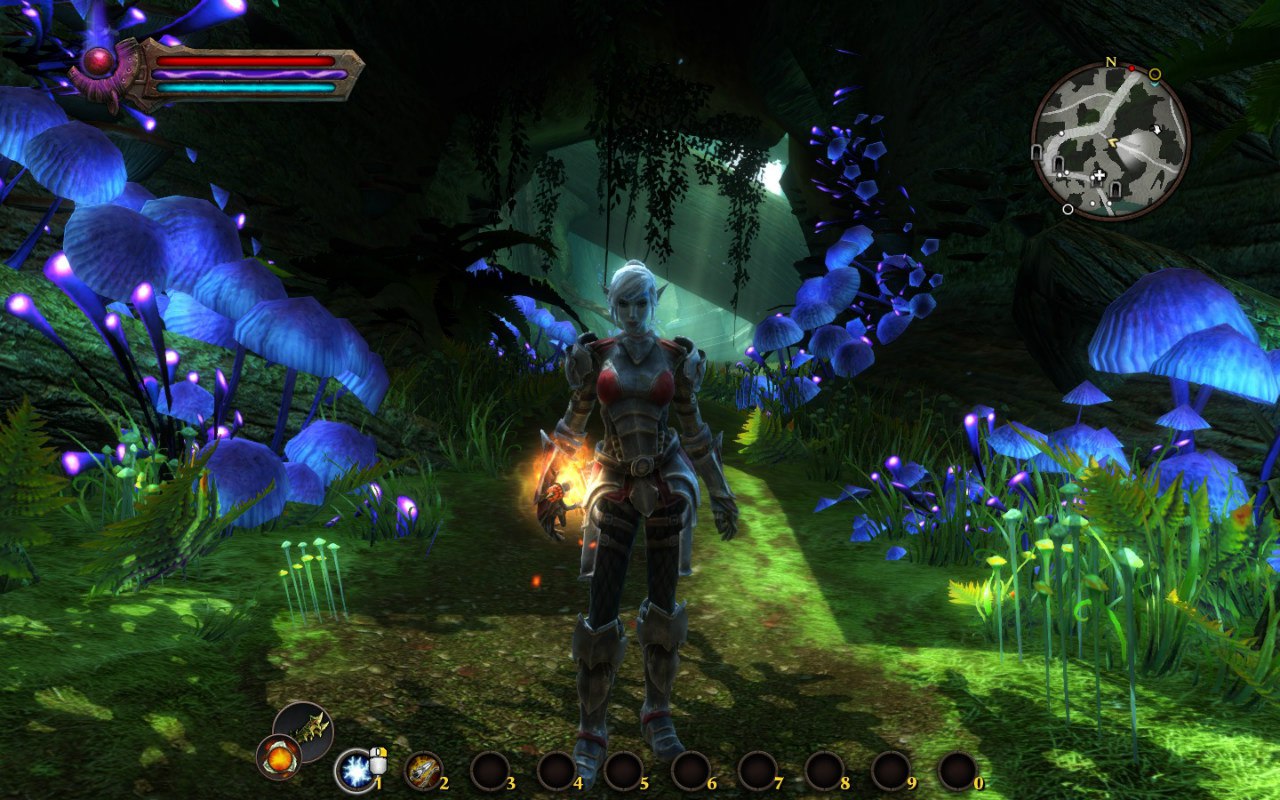Open the circular minimap
Viewport: 1280px width, 800px height.
(1110, 141)
